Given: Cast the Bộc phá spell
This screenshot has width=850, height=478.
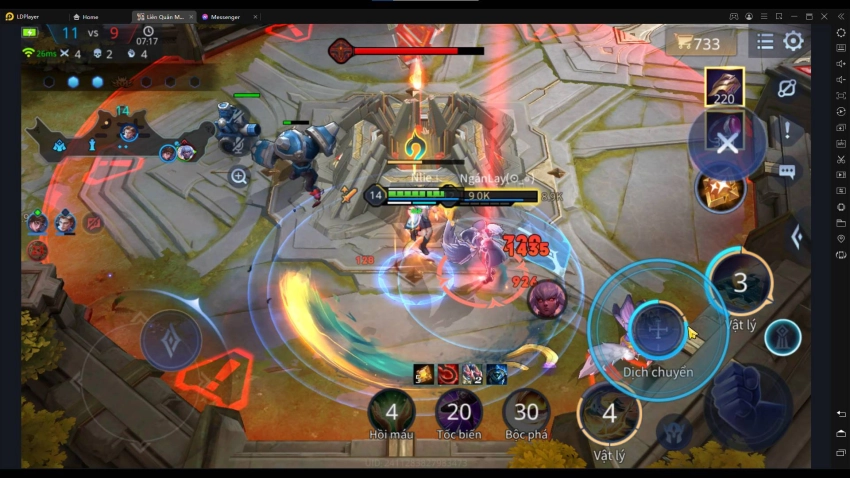Looking at the screenshot, I should [526, 412].
